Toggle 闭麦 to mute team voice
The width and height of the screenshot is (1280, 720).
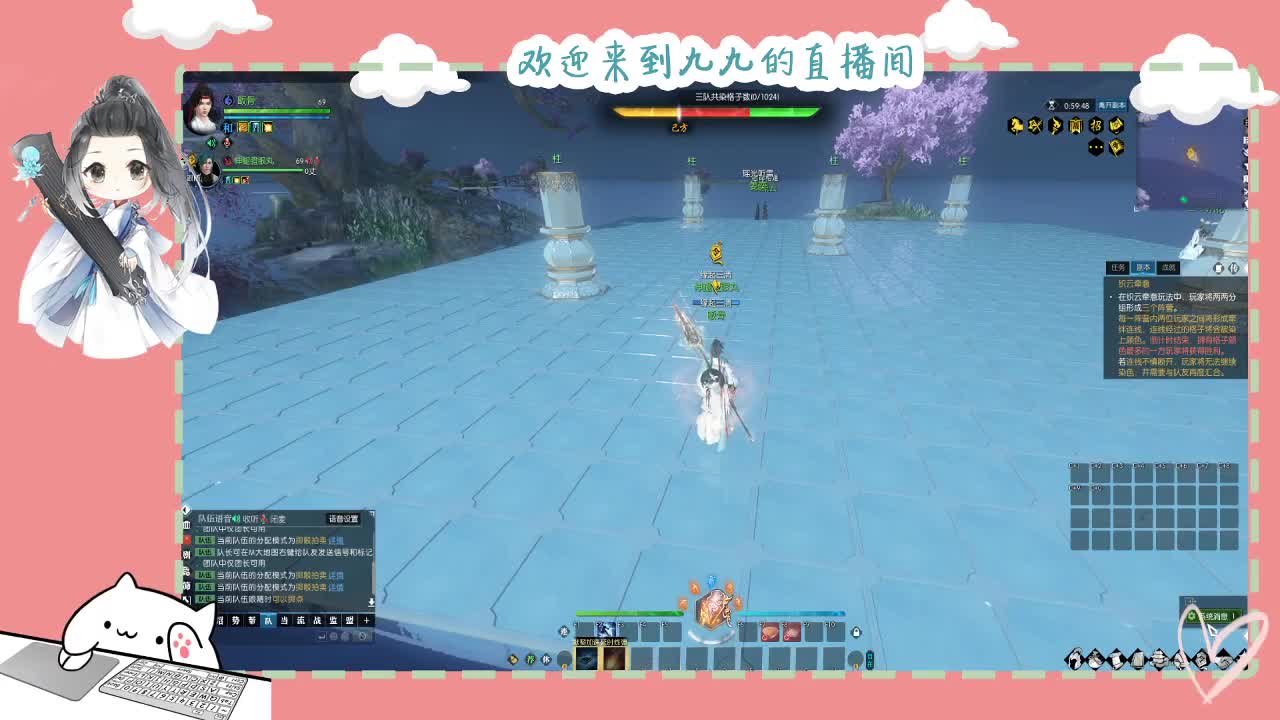[281, 518]
